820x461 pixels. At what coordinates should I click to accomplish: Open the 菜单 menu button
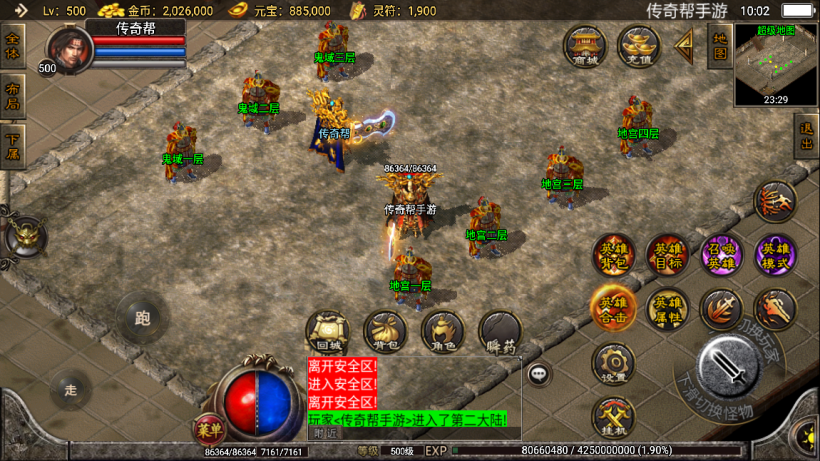pyautogui.click(x=209, y=429)
